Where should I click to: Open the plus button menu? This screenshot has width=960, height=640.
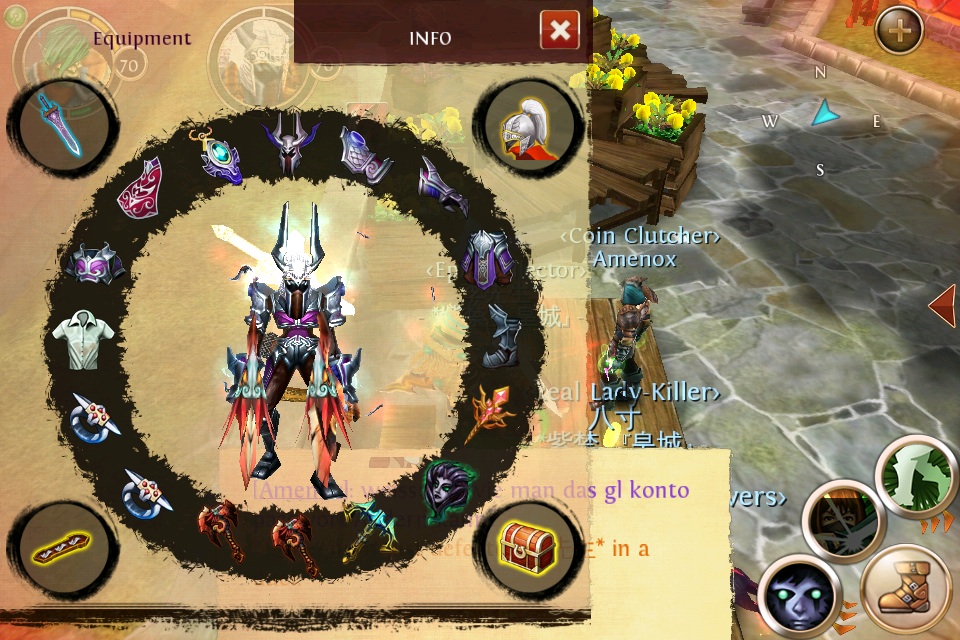(x=898, y=32)
